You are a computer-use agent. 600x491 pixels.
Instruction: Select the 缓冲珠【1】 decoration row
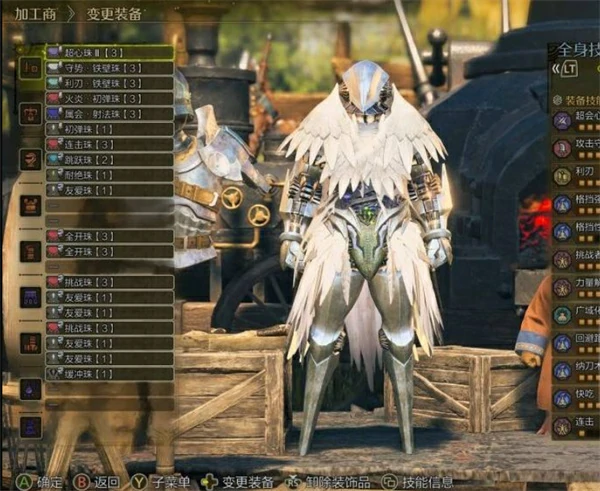tap(108, 373)
